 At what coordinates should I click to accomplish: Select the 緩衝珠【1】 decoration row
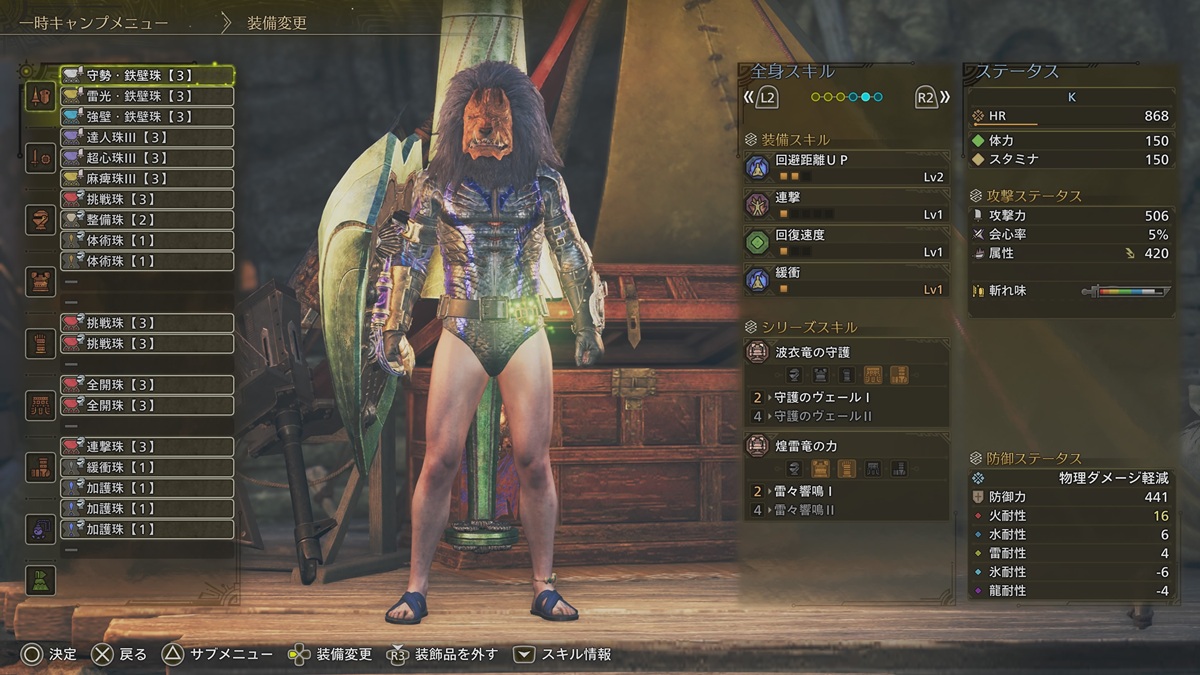pyautogui.click(x=147, y=467)
